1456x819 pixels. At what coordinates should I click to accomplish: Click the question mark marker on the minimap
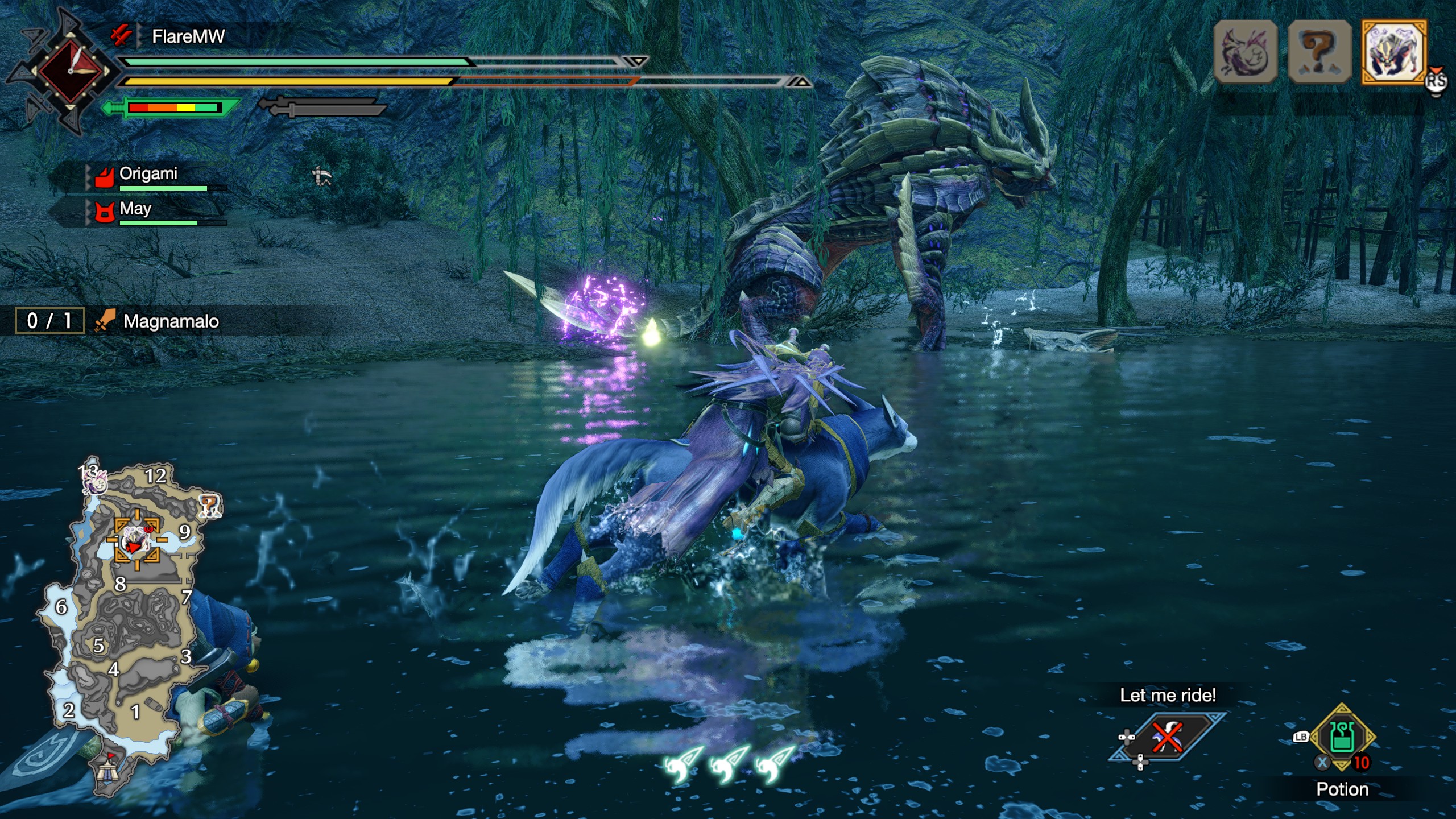209,505
